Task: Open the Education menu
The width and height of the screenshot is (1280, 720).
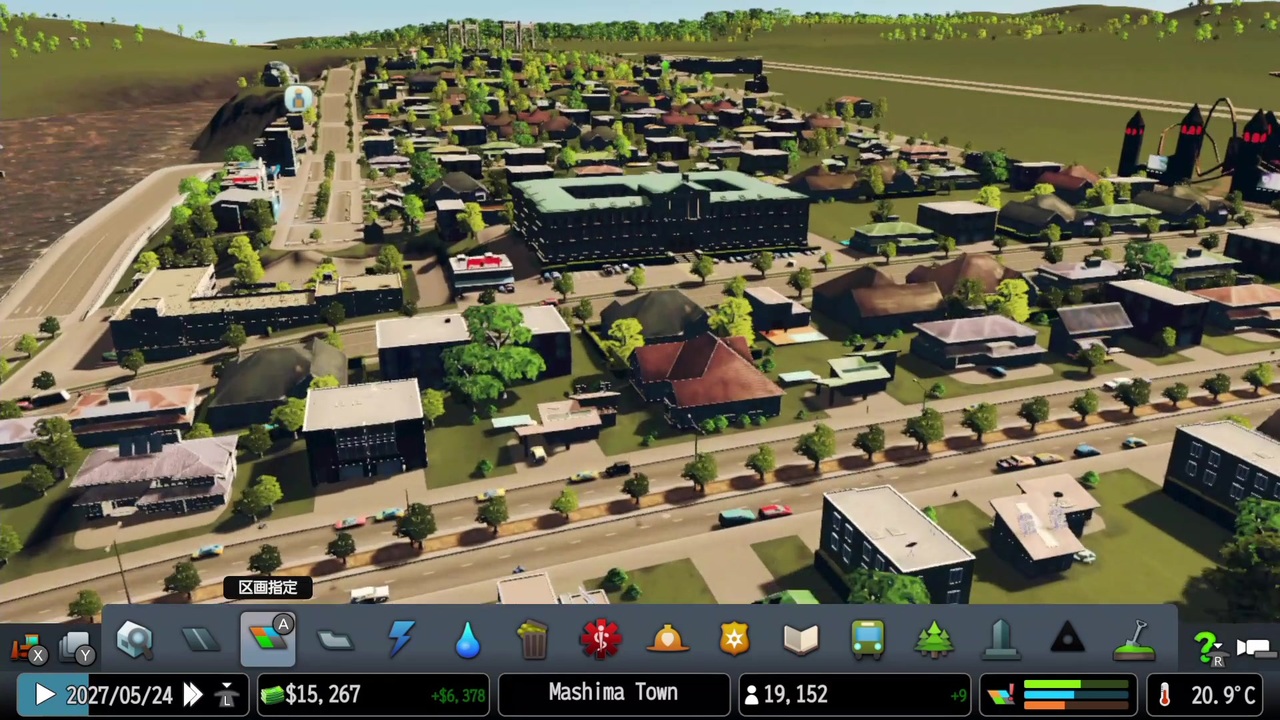Action: (x=800, y=640)
